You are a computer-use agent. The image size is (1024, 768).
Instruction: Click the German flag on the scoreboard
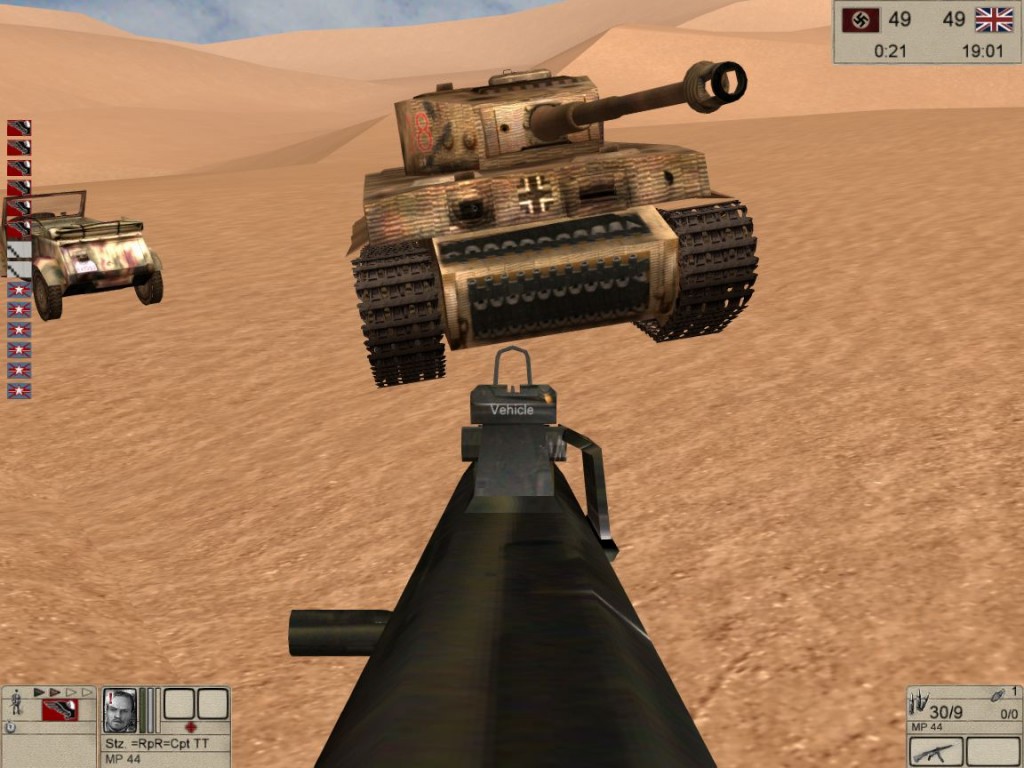(x=859, y=20)
